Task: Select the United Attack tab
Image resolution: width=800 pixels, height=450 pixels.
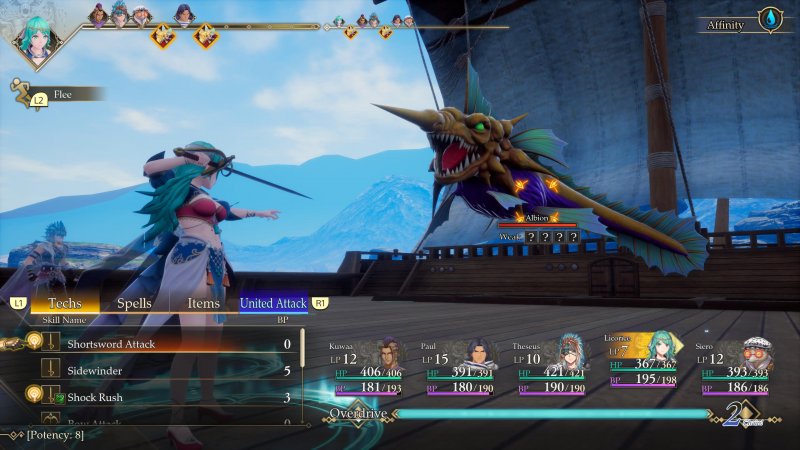Action: coord(274,302)
